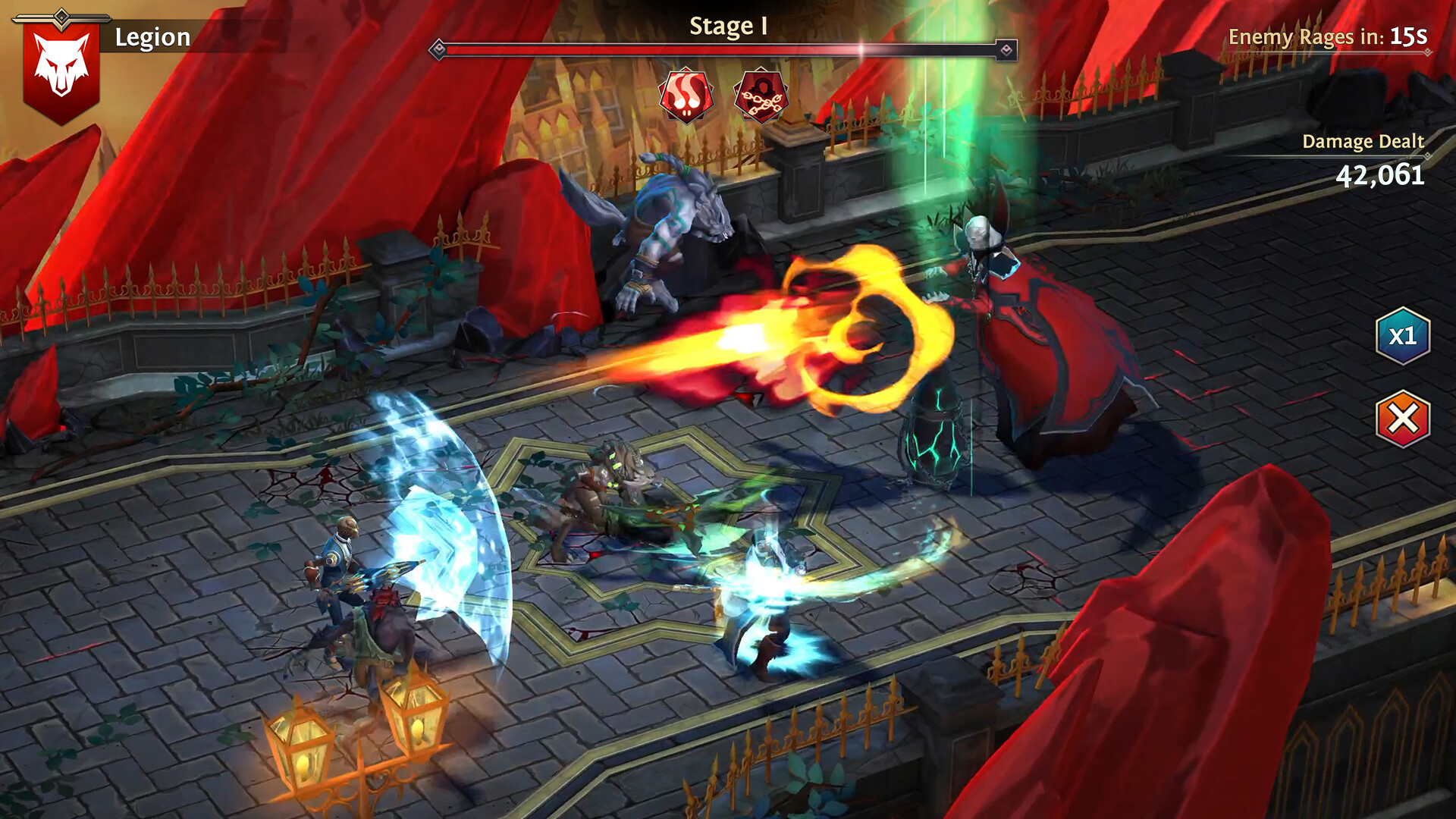
Task: Click the left diamond cap of the boss health bar
Action: point(438,48)
